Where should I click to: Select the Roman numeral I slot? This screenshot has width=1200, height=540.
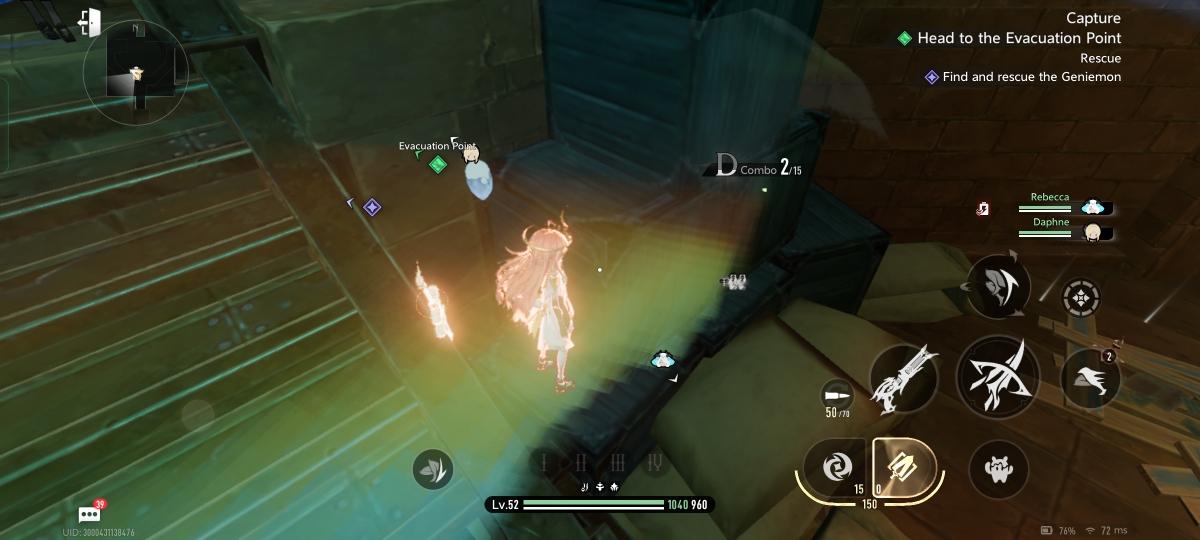click(545, 462)
